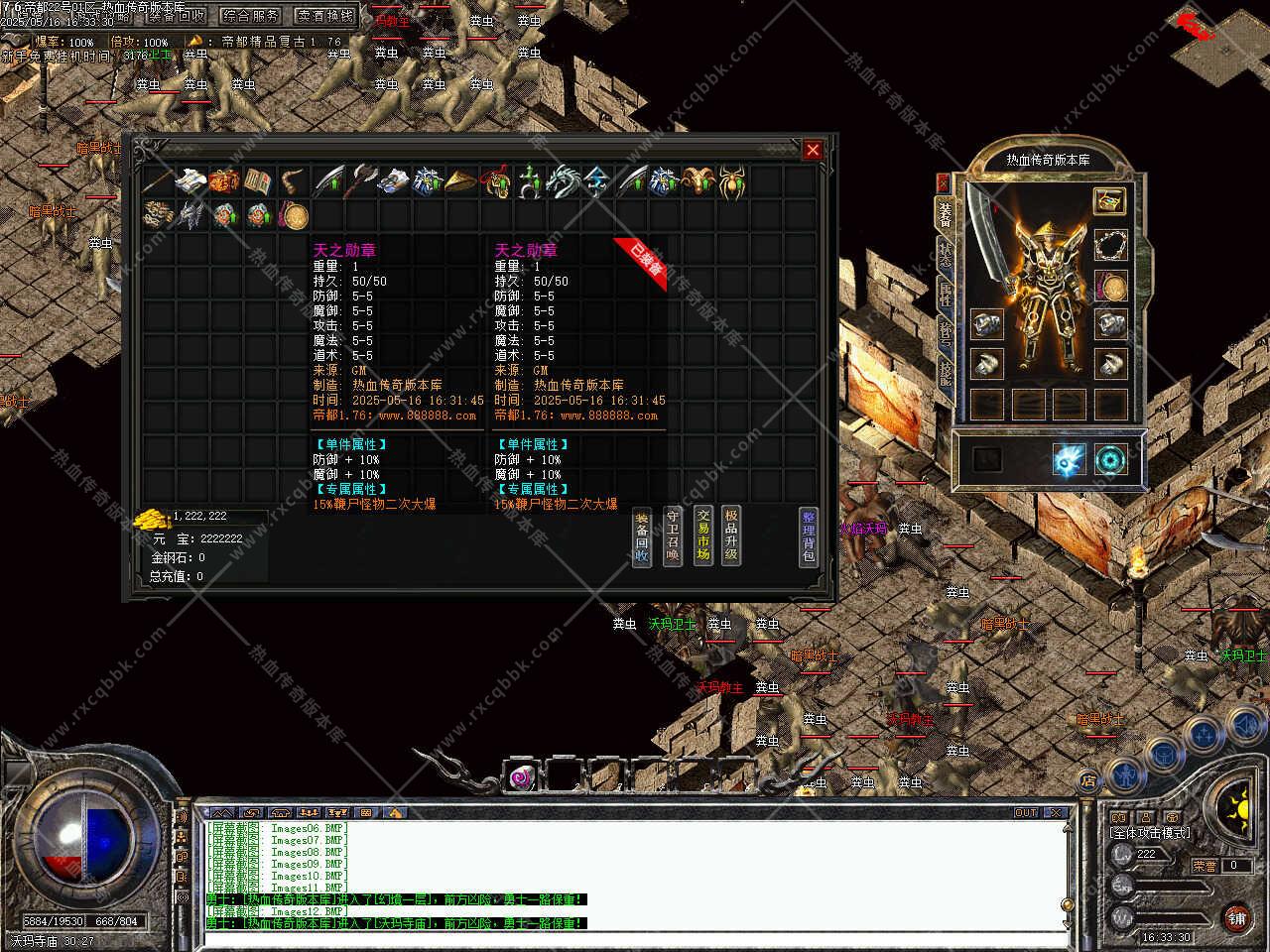Click the 铺 shop button
The width and height of the screenshot is (1270, 952).
1236,917
